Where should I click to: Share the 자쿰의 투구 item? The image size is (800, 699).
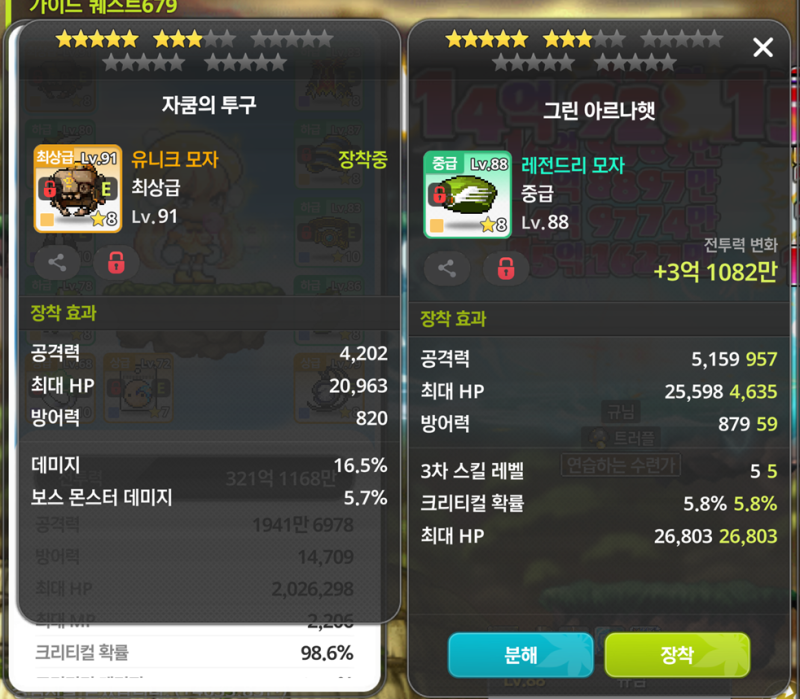(57, 263)
